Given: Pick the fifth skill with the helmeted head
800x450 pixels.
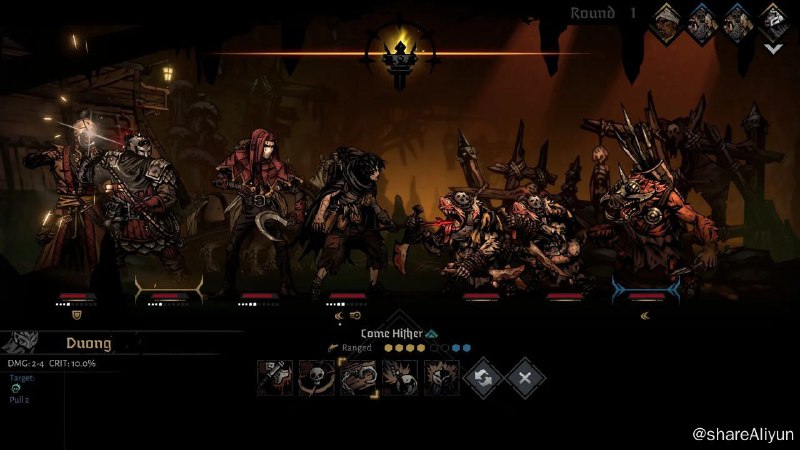Looking at the screenshot, I should coord(441,378).
